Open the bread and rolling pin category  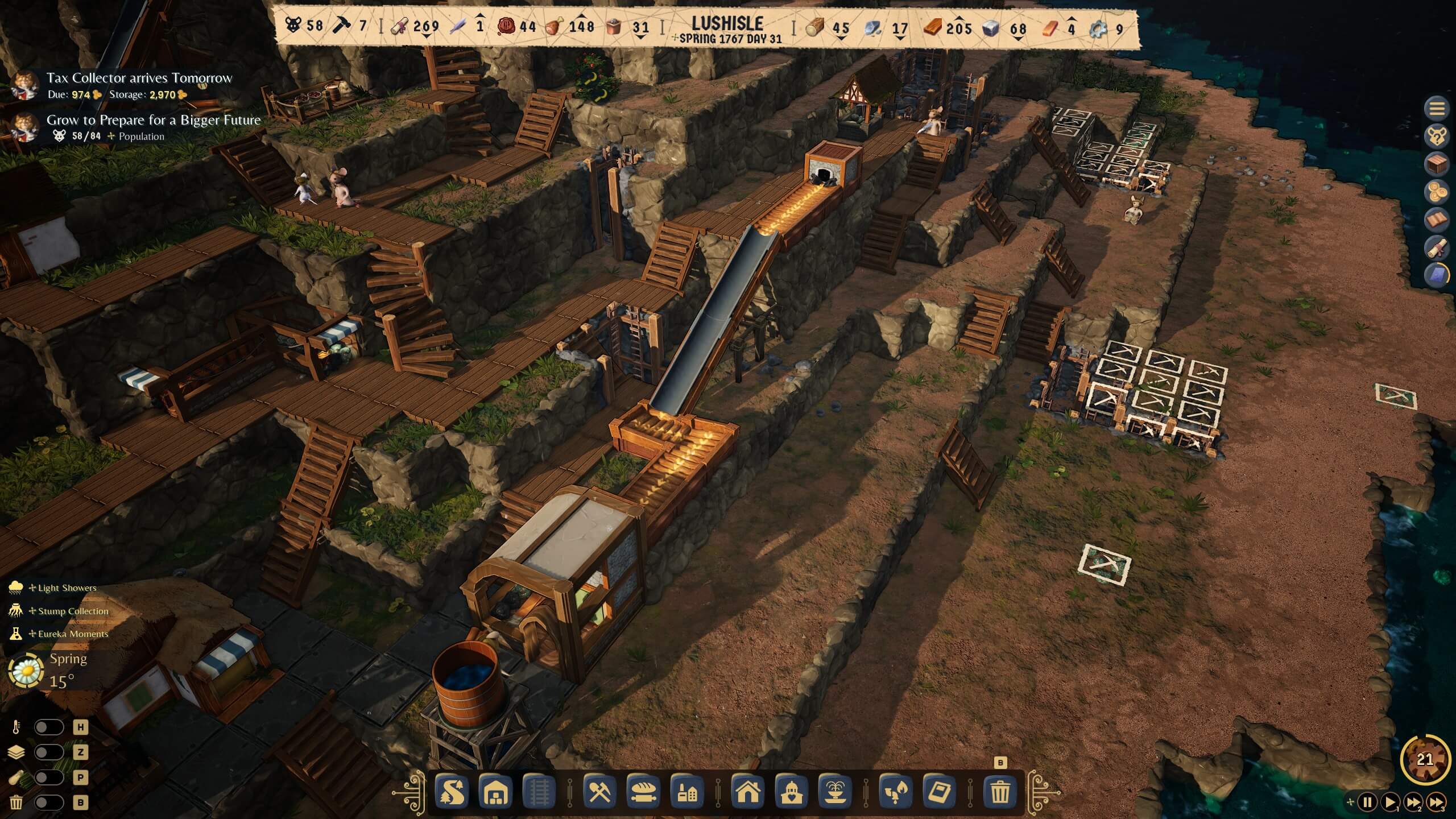643,792
